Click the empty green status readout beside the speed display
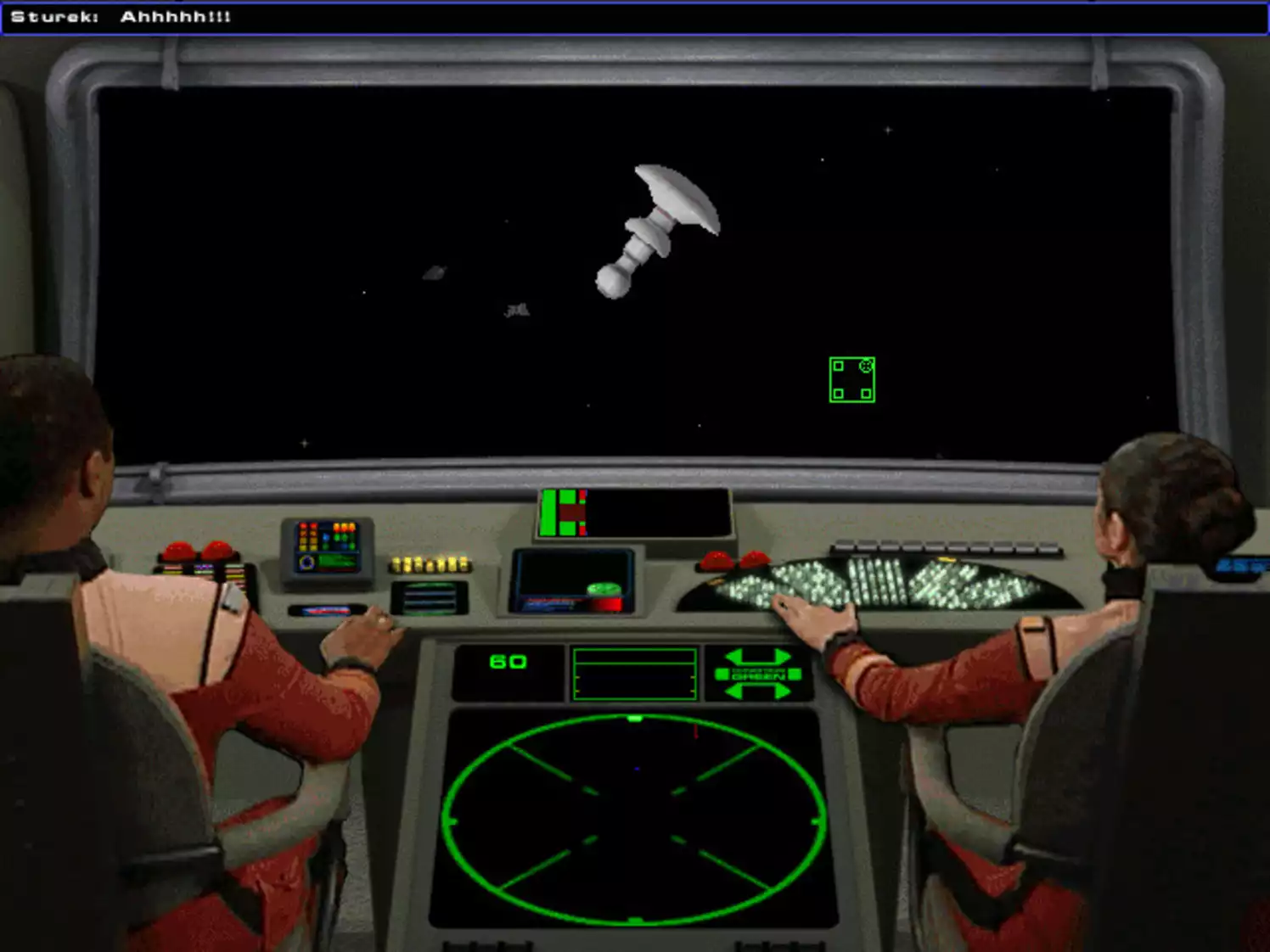This screenshot has height=952, width=1270. click(635, 673)
